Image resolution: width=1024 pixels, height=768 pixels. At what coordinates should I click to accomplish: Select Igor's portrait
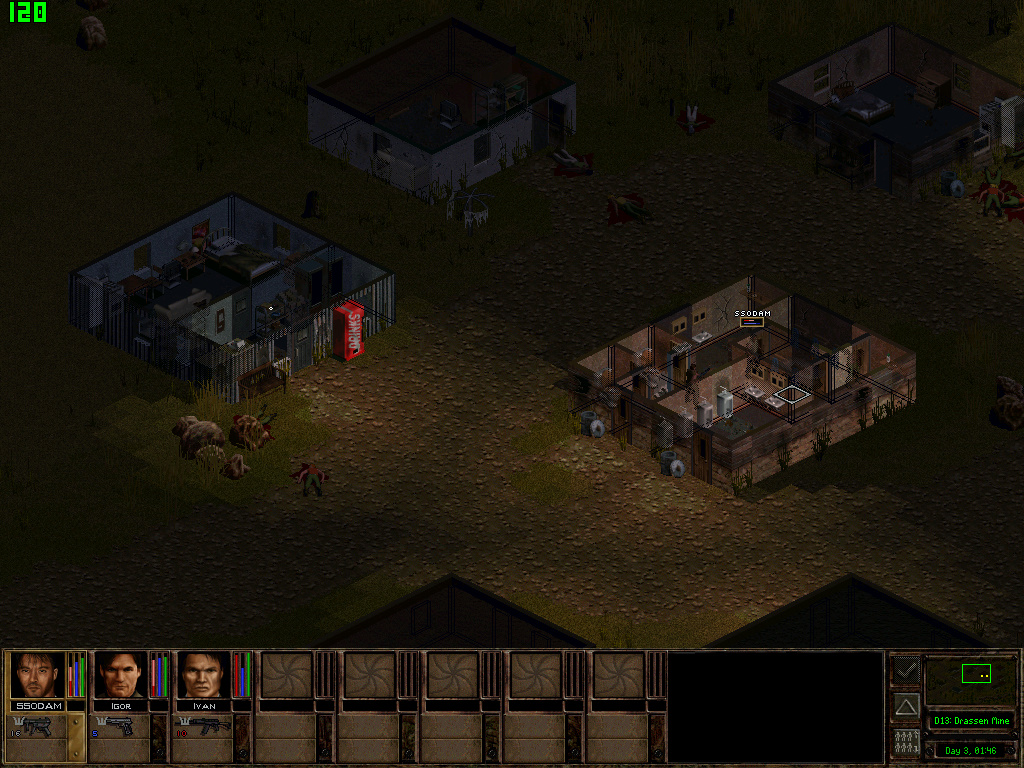(x=121, y=675)
